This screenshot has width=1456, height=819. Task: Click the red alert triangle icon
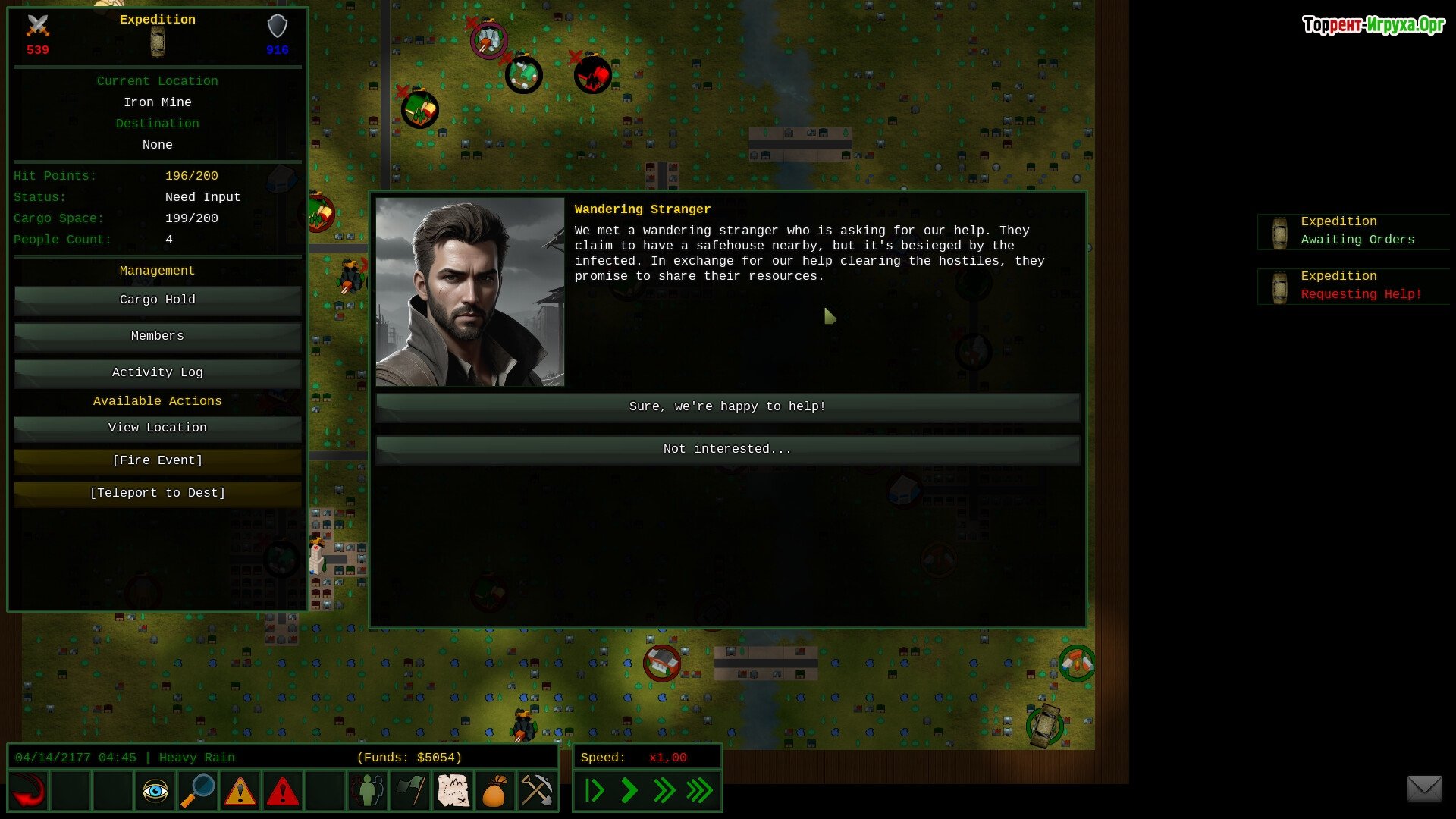(283, 792)
